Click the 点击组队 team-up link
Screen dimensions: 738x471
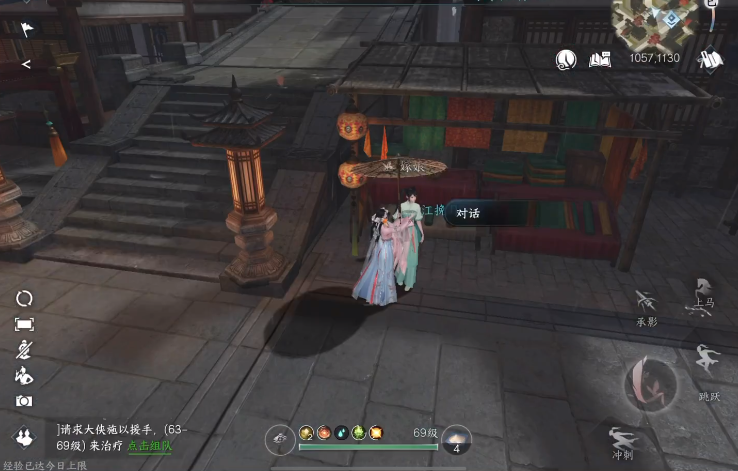tap(150, 446)
